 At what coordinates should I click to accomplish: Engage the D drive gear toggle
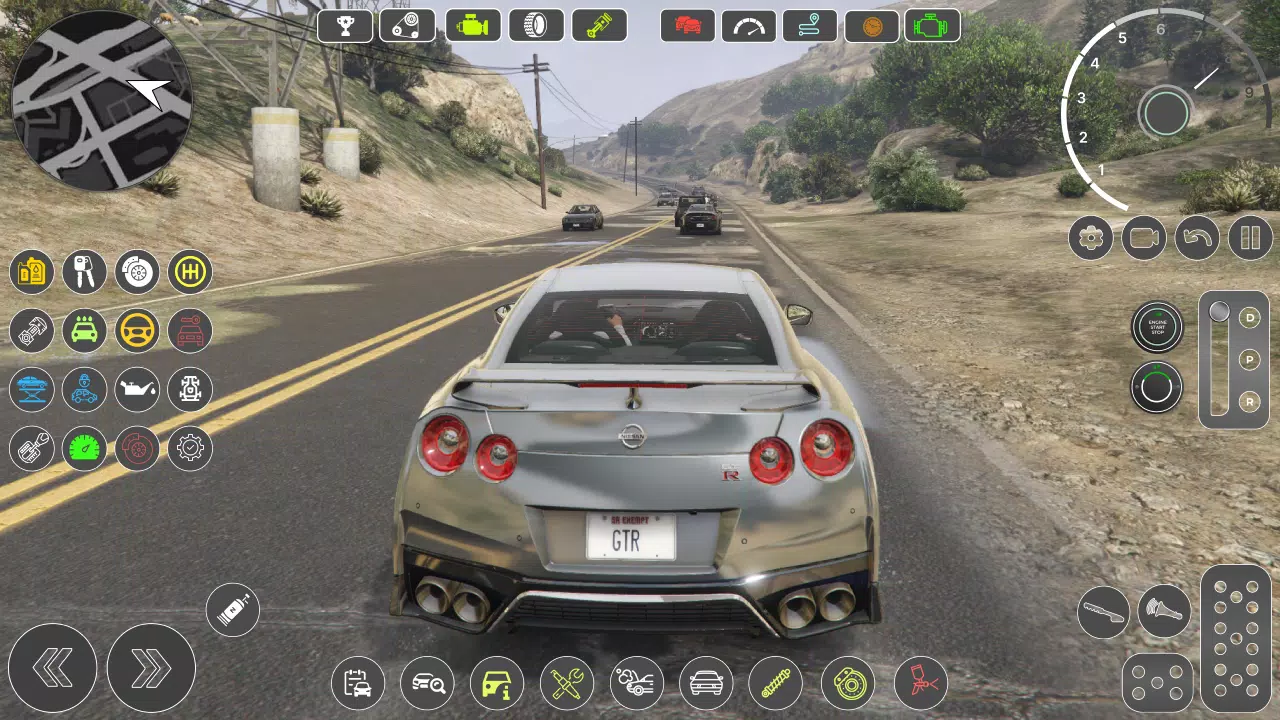(1248, 318)
